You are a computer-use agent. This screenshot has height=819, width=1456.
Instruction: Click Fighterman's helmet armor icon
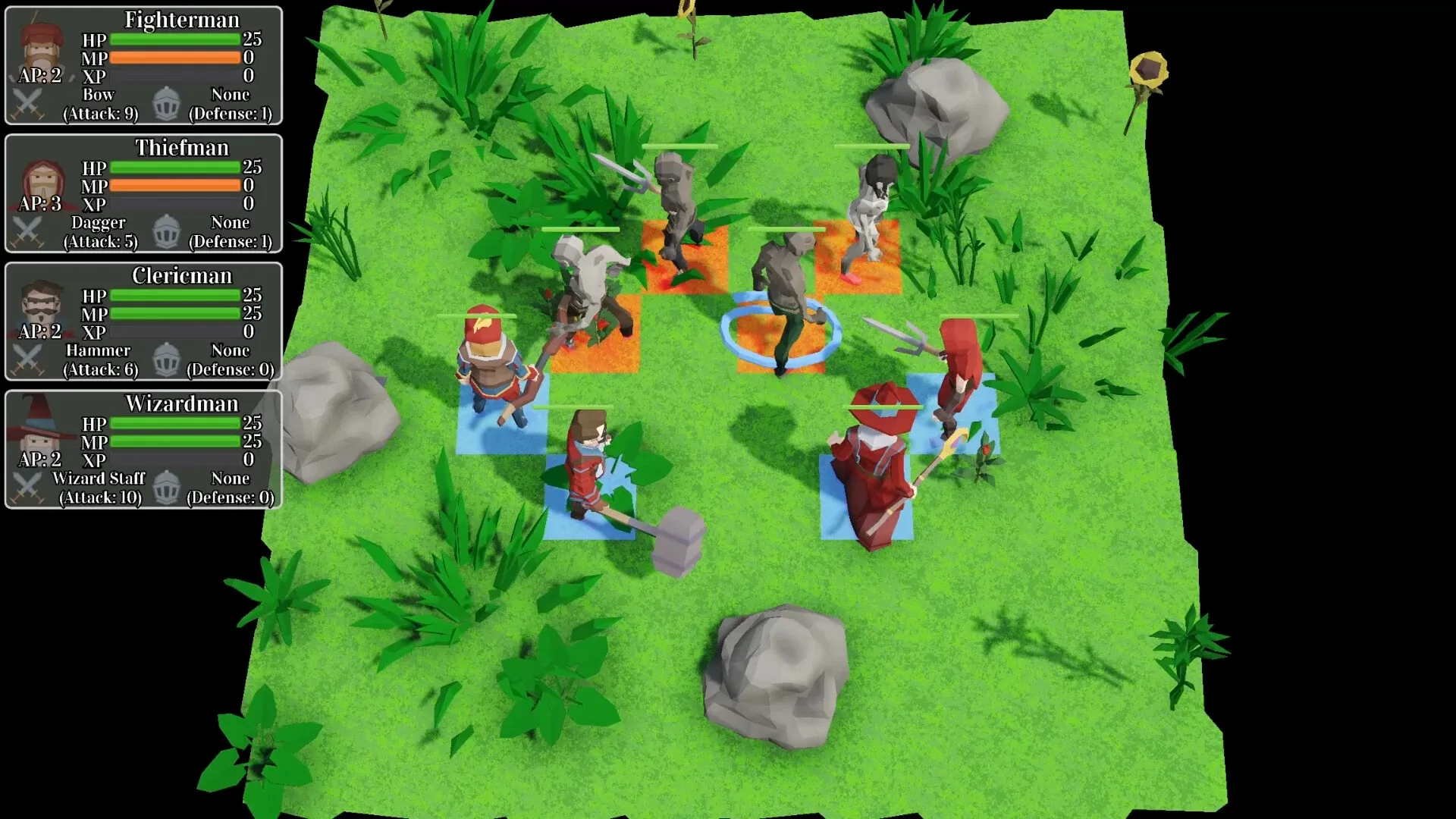point(165,104)
